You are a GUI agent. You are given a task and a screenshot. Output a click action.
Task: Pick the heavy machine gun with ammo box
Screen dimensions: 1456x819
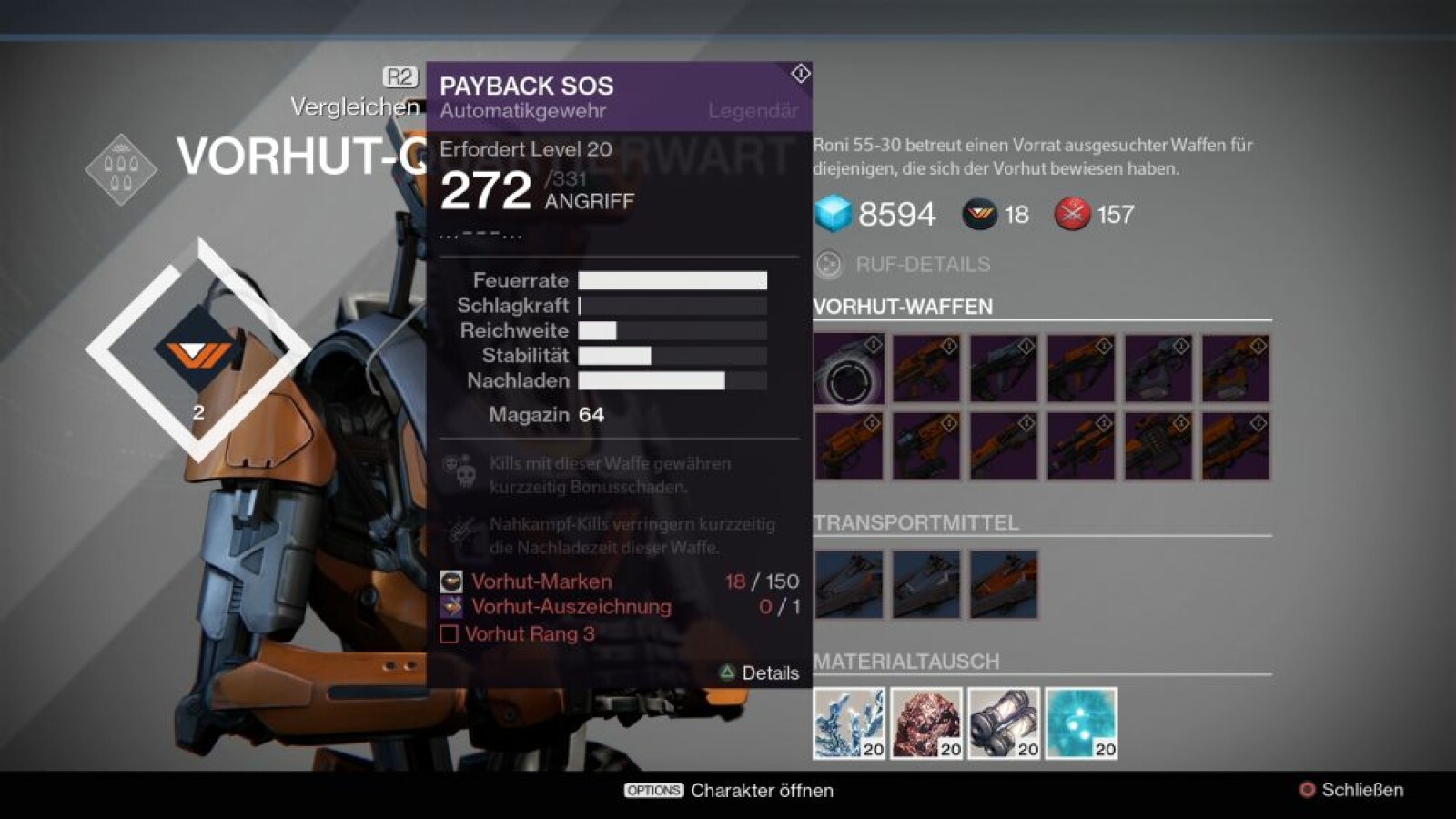1158,447
